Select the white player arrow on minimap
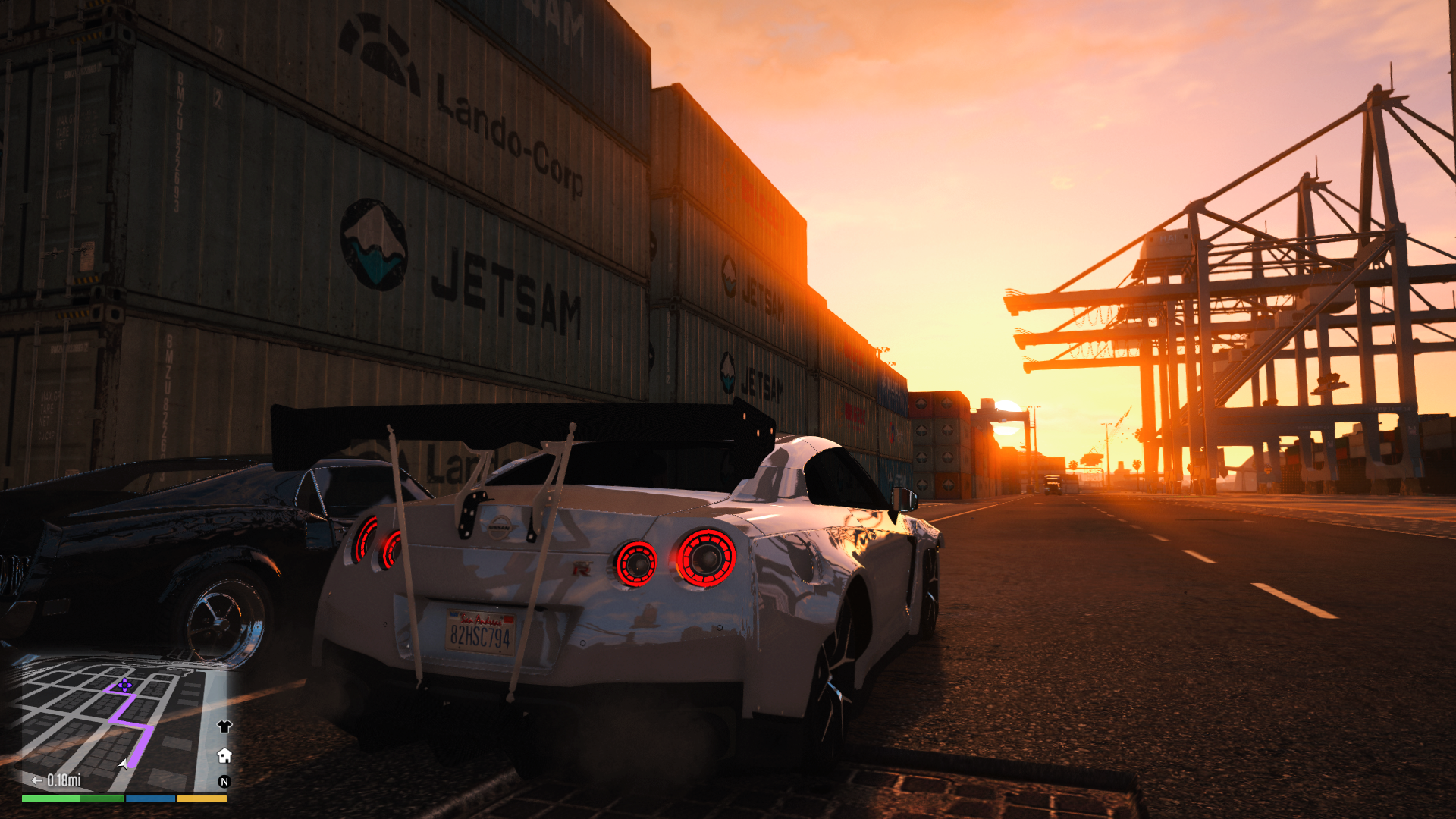Screen dimensions: 1456x819 coord(123,764)
